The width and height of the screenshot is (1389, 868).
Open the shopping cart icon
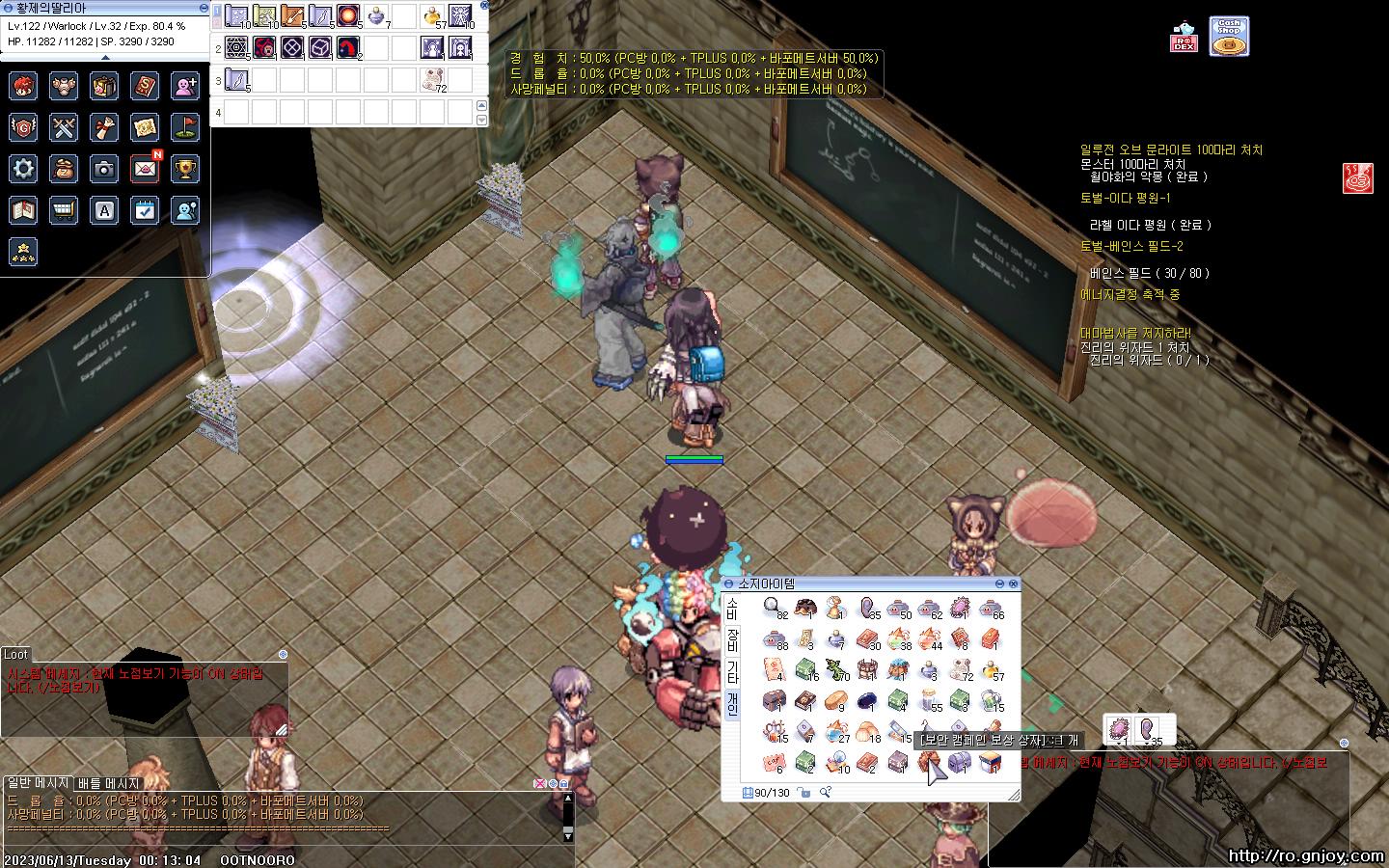(x=64, y=210)
